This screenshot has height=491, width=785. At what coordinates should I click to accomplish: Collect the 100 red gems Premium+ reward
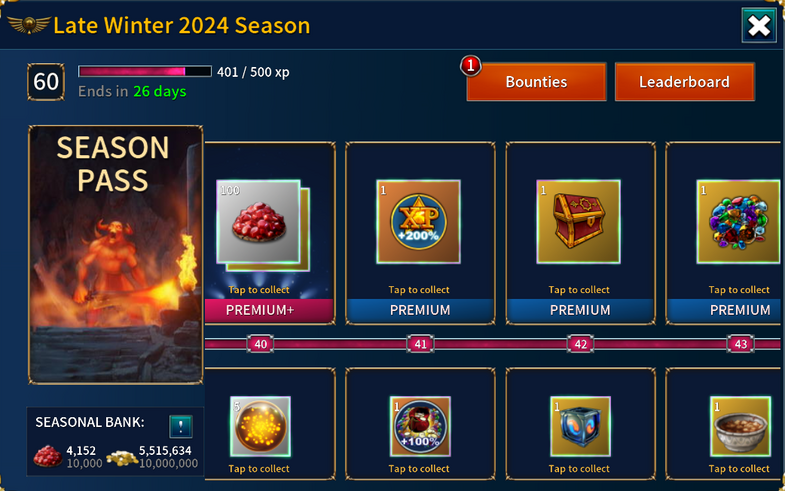[x=260, y=228]
